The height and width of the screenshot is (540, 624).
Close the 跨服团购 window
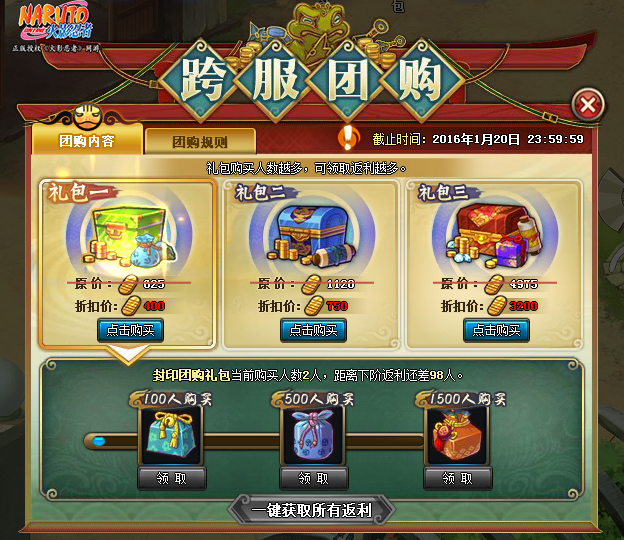(x=589, y=104)
